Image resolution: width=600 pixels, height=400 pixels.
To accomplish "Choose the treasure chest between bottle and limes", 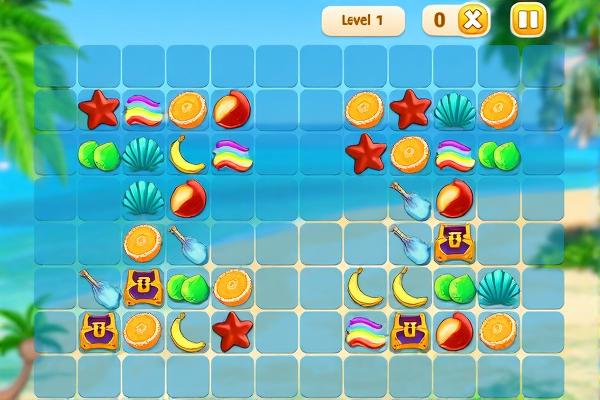I will pos(143,287).
